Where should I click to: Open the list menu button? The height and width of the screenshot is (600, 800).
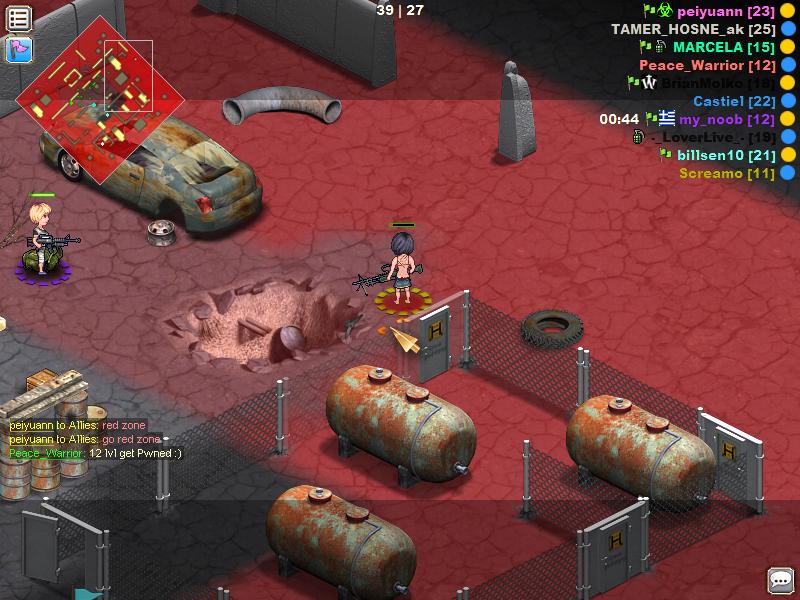[19, 18]
